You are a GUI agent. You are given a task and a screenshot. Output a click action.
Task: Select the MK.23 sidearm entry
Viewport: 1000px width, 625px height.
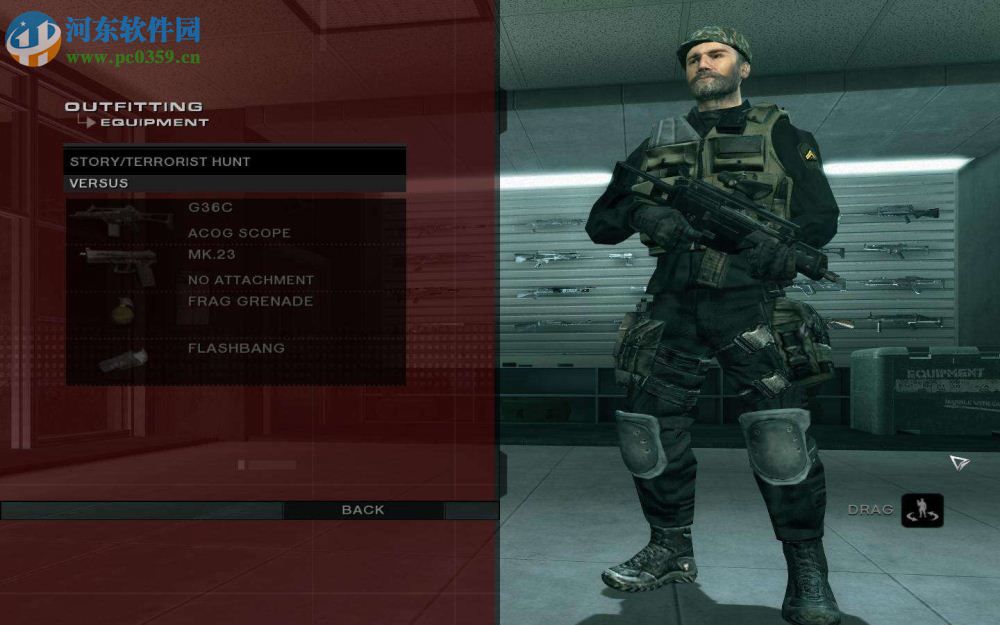[211, 255]
